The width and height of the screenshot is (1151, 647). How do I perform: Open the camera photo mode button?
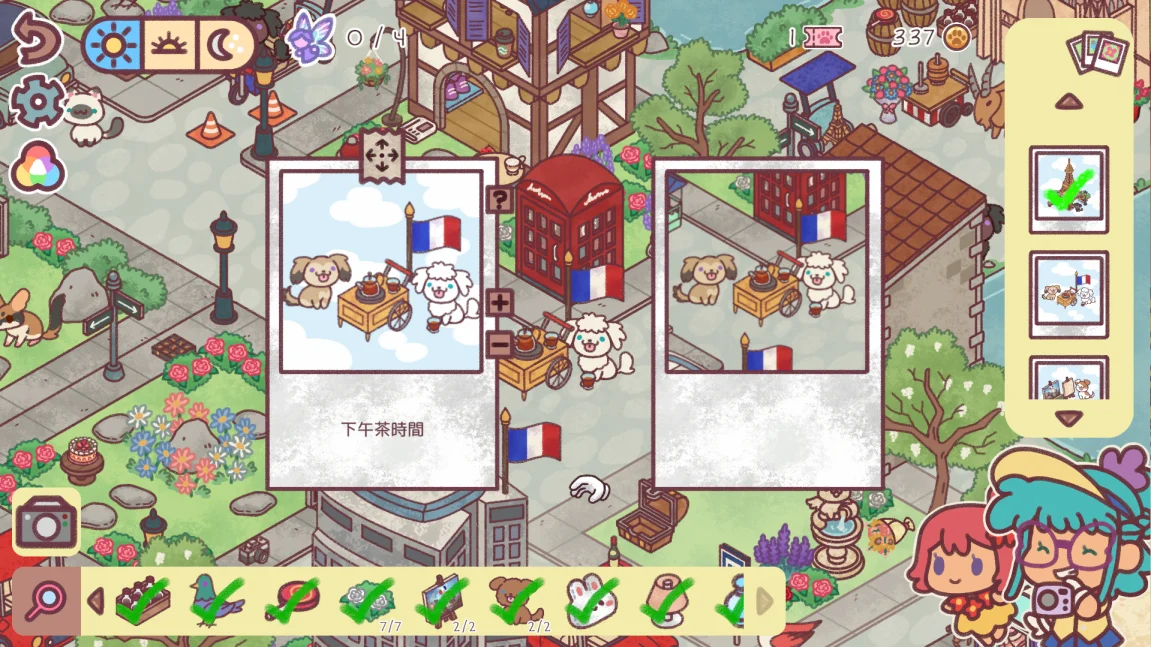[x=46, y=521]
